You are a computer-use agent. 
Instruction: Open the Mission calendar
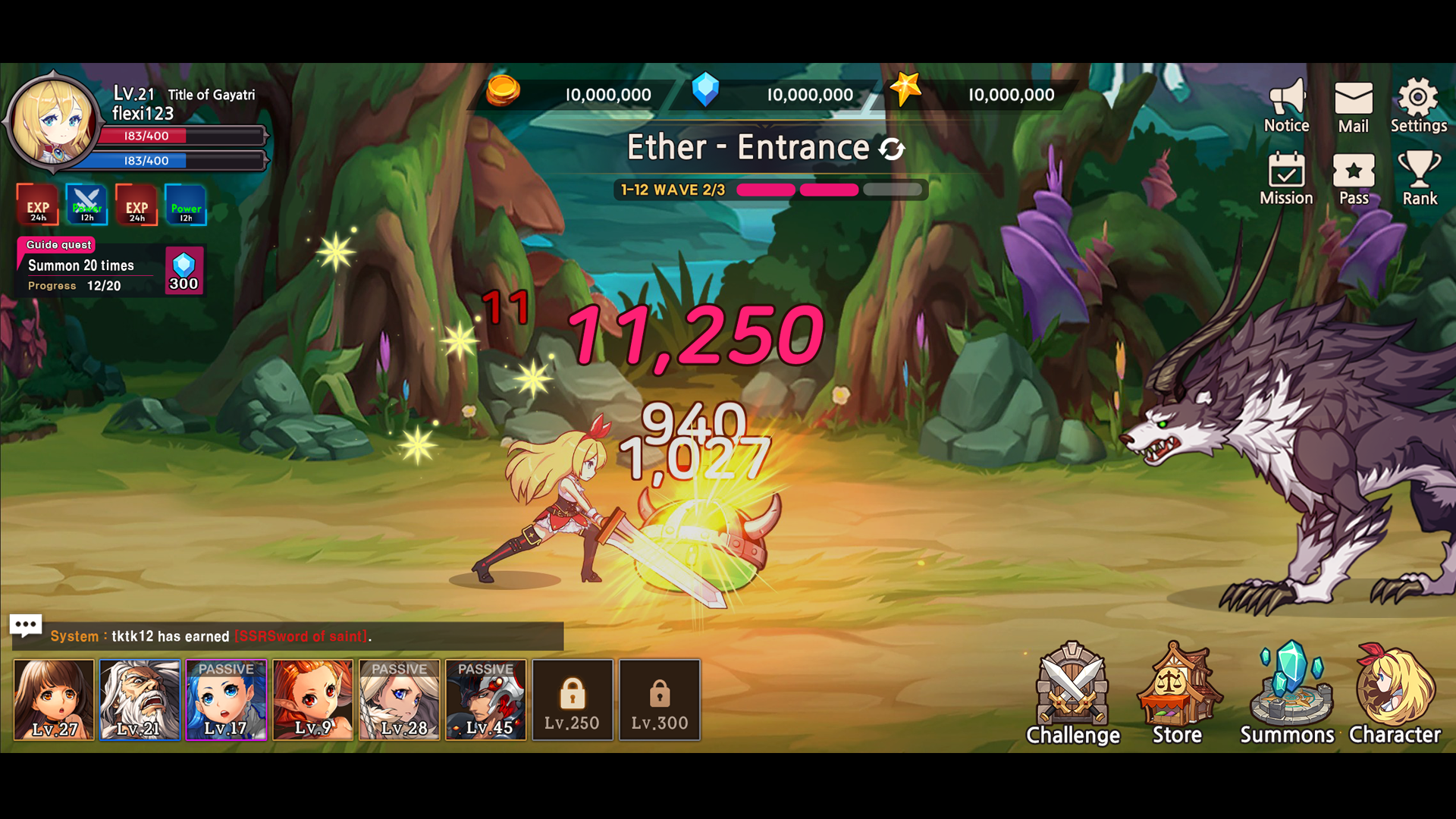pyautogui.click(x=1285, y=180)
